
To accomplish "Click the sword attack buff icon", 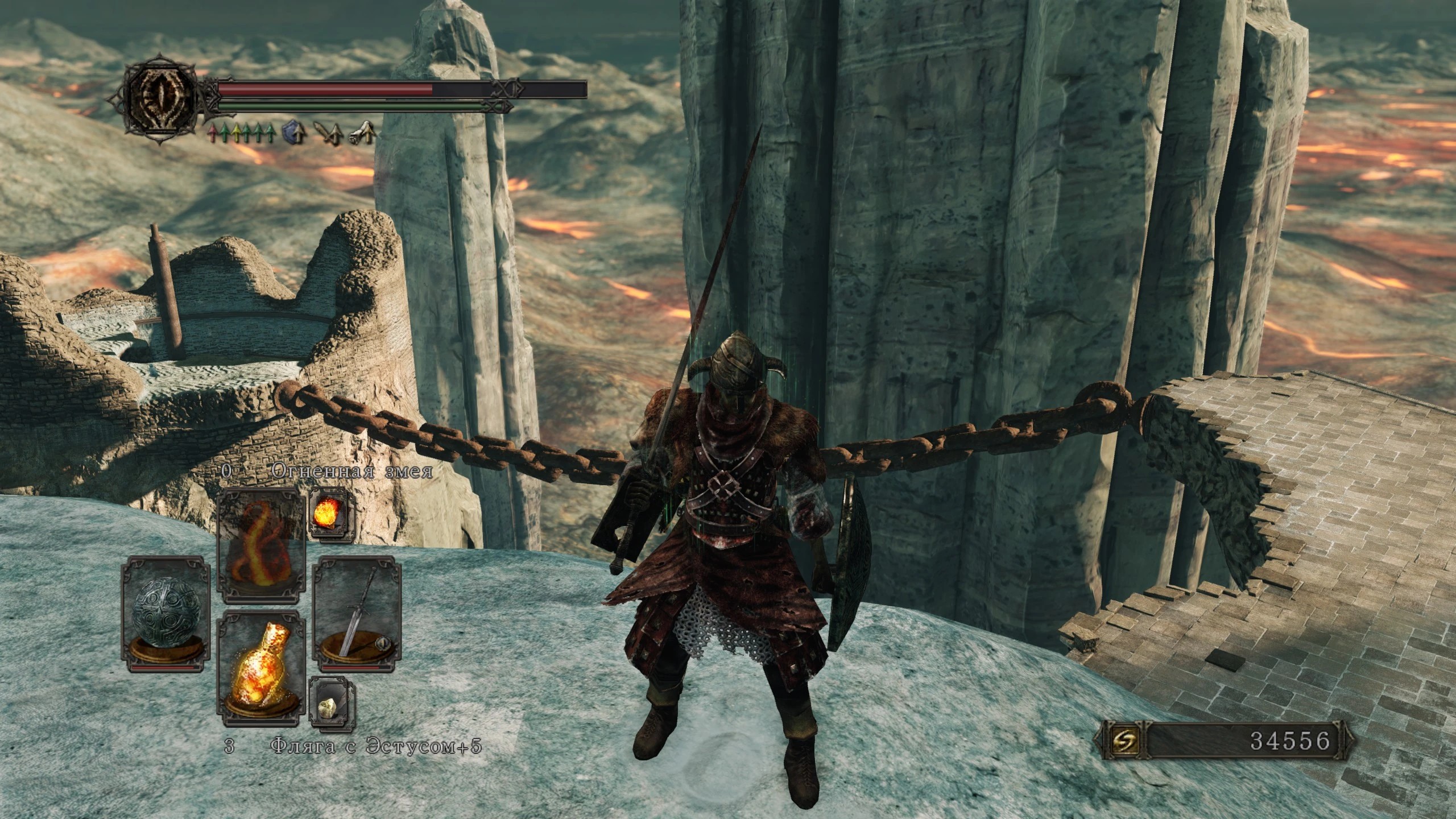I will point(329,134).
